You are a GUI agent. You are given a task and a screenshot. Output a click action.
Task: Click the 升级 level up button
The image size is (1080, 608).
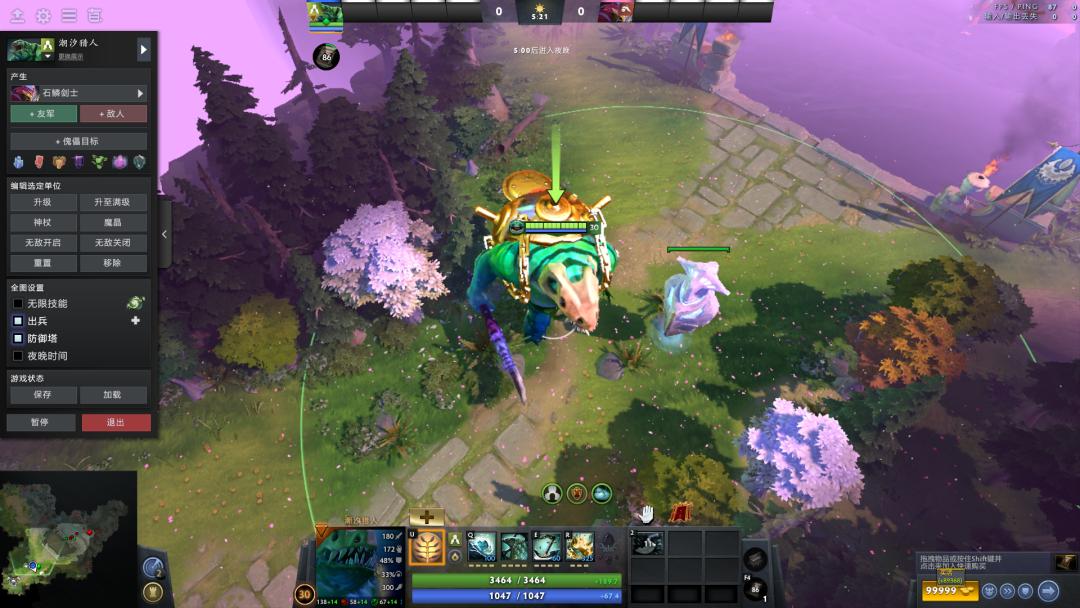pos(42,202)
